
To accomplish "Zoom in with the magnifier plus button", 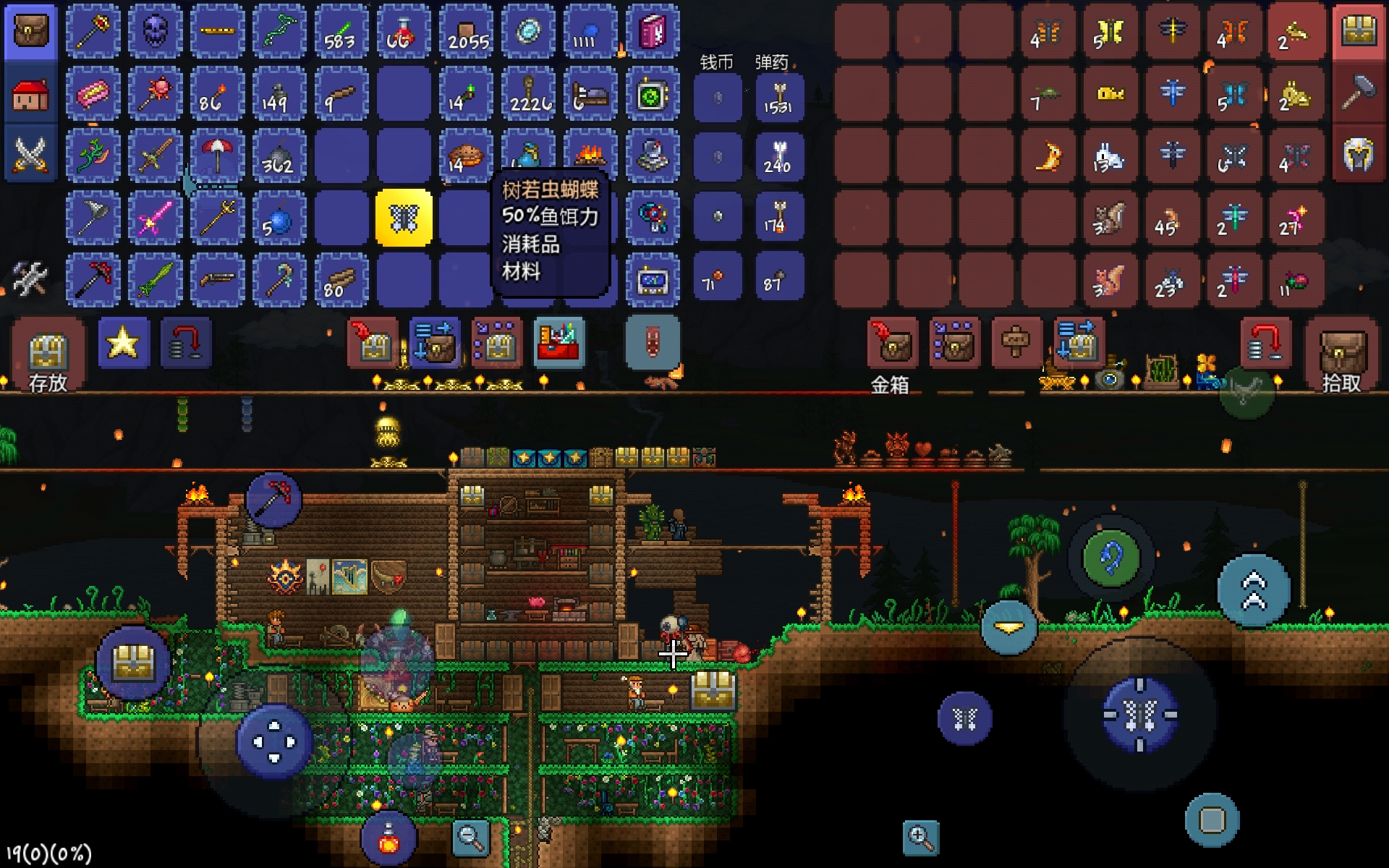I will click(x=921, y=838).
